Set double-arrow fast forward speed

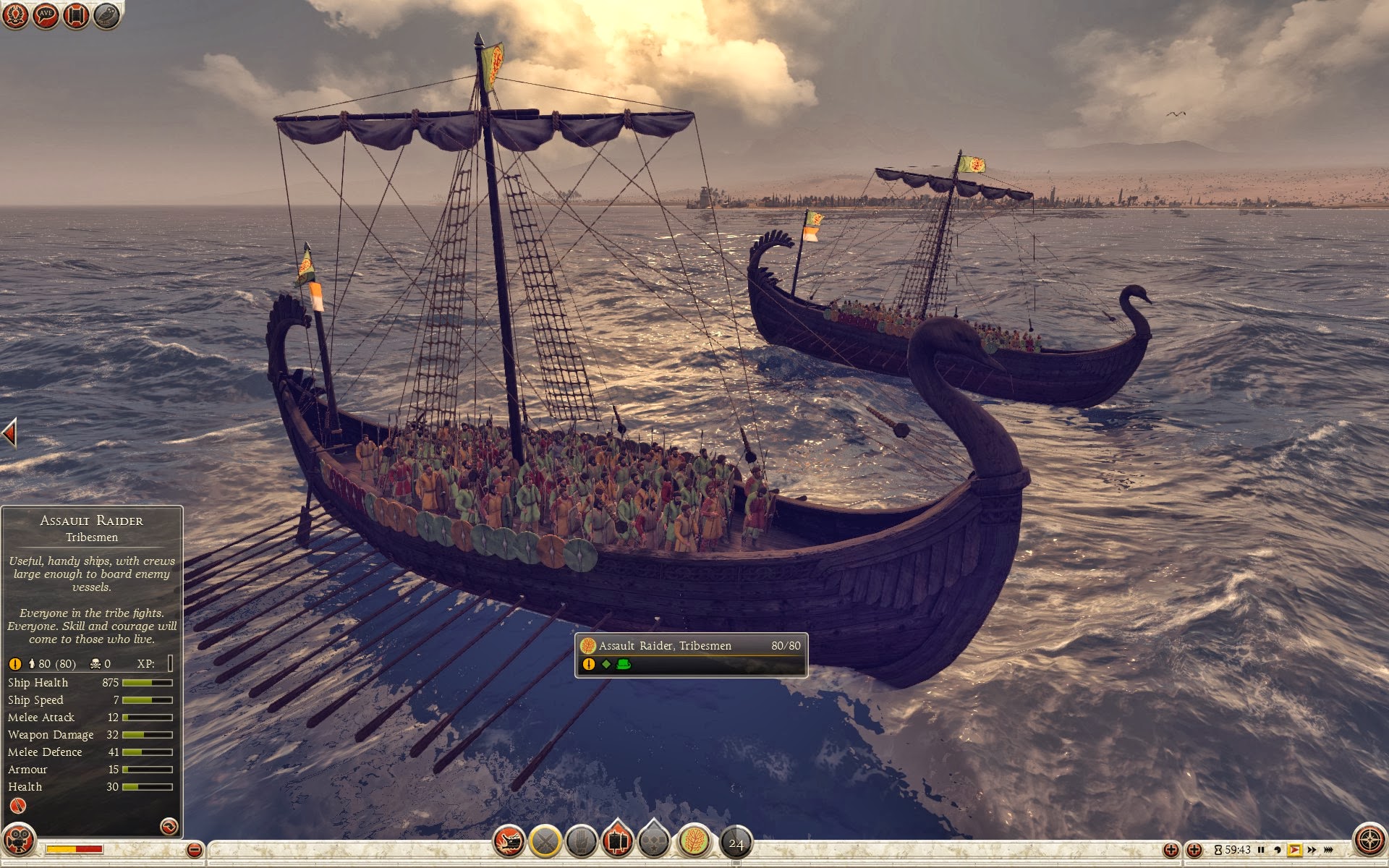1311,850
